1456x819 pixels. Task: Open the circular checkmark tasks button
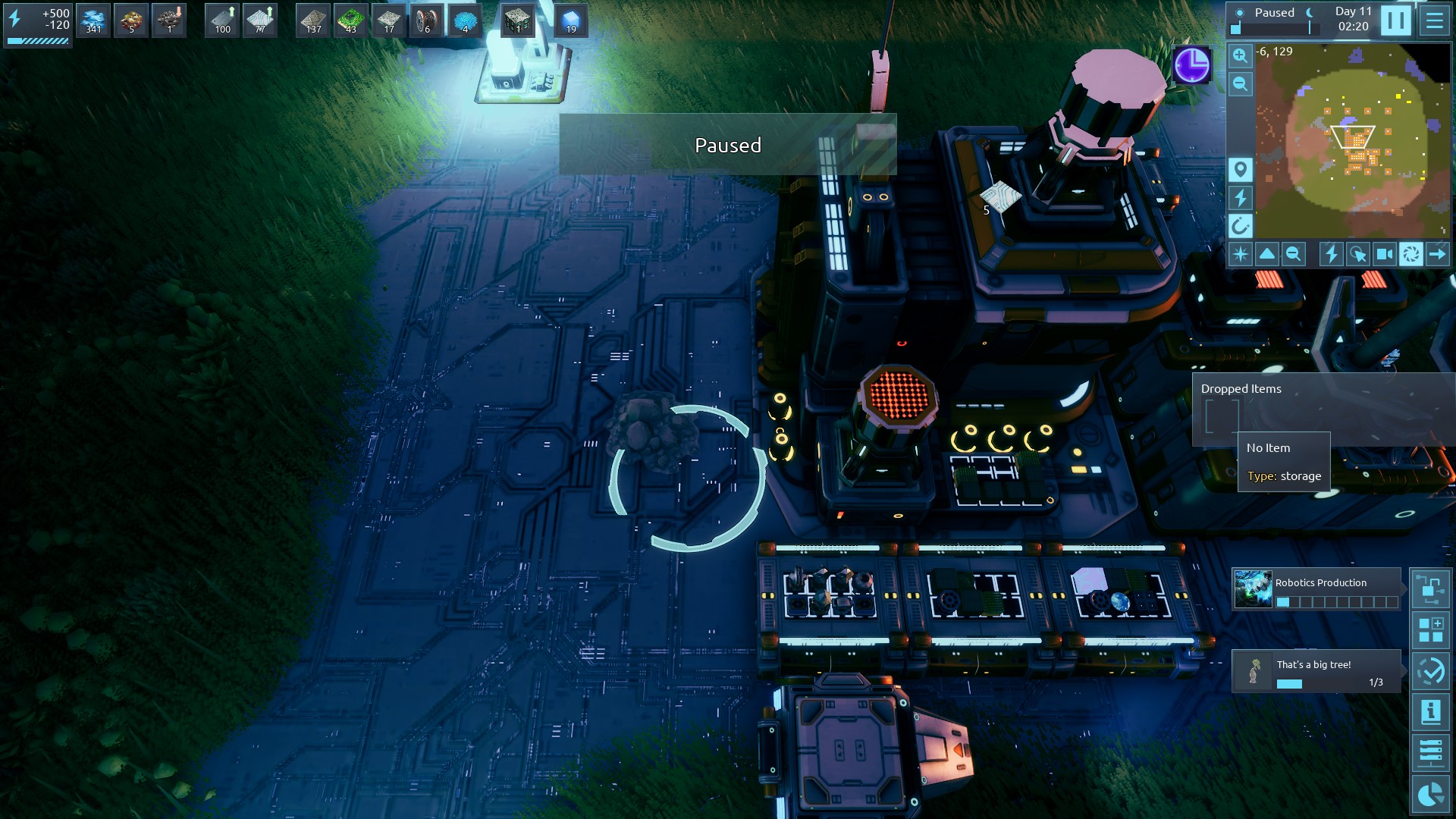tap(1430, 671)
